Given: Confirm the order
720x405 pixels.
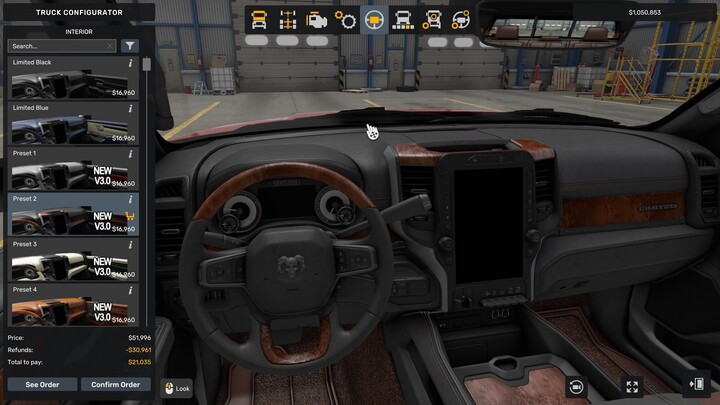Looking at the screenshot, I should pyautogui.click(x=115, y=384).
